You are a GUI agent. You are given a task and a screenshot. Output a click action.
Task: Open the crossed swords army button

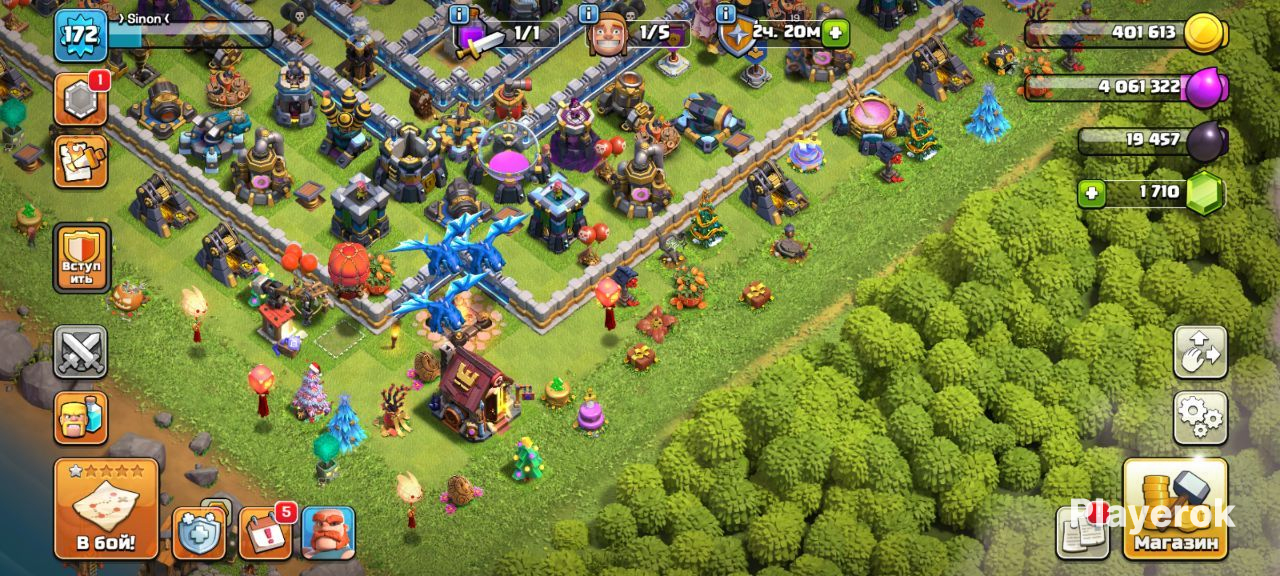click(80, 352)
